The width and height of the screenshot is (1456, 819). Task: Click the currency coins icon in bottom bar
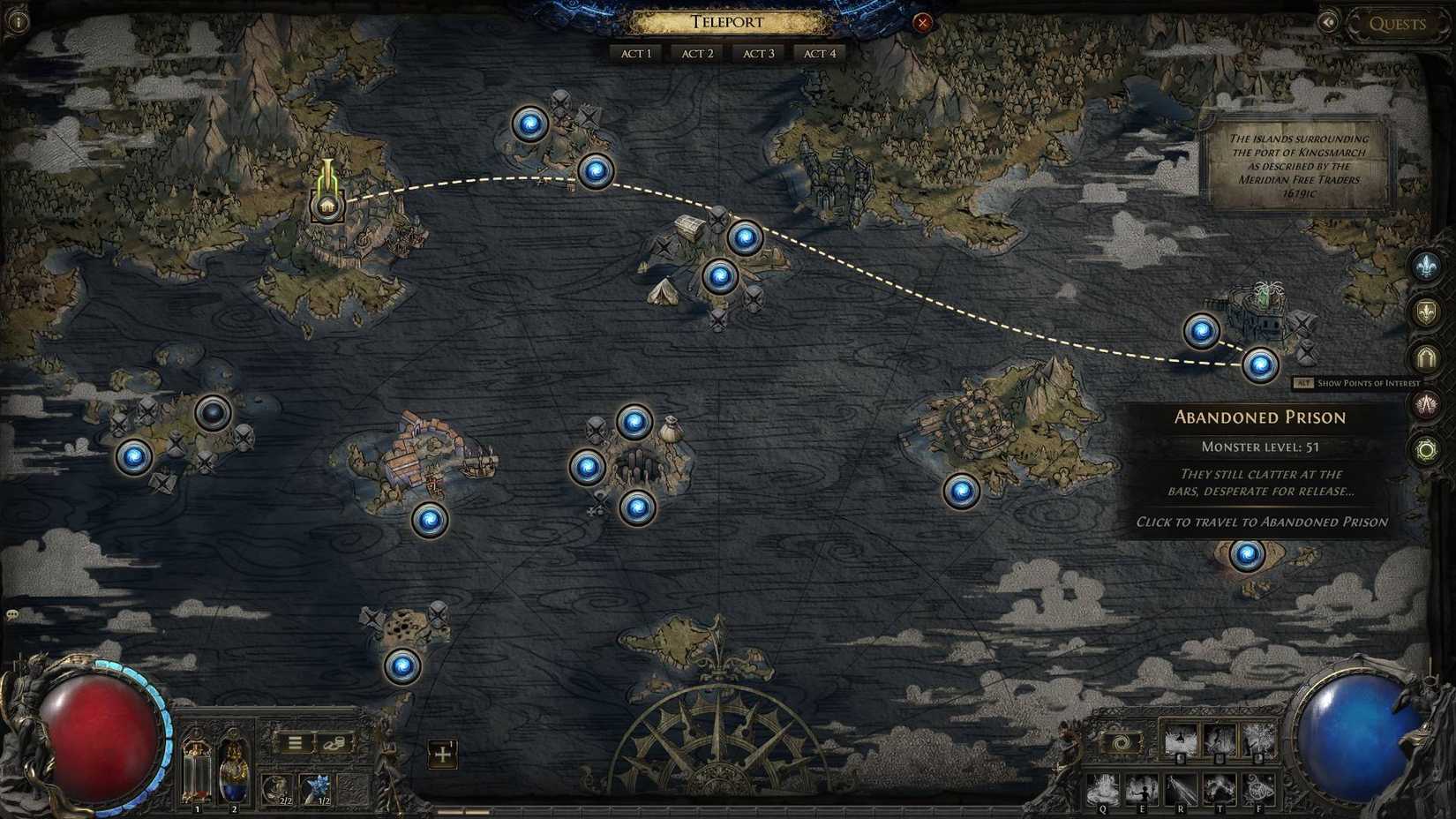pos(336,744)
